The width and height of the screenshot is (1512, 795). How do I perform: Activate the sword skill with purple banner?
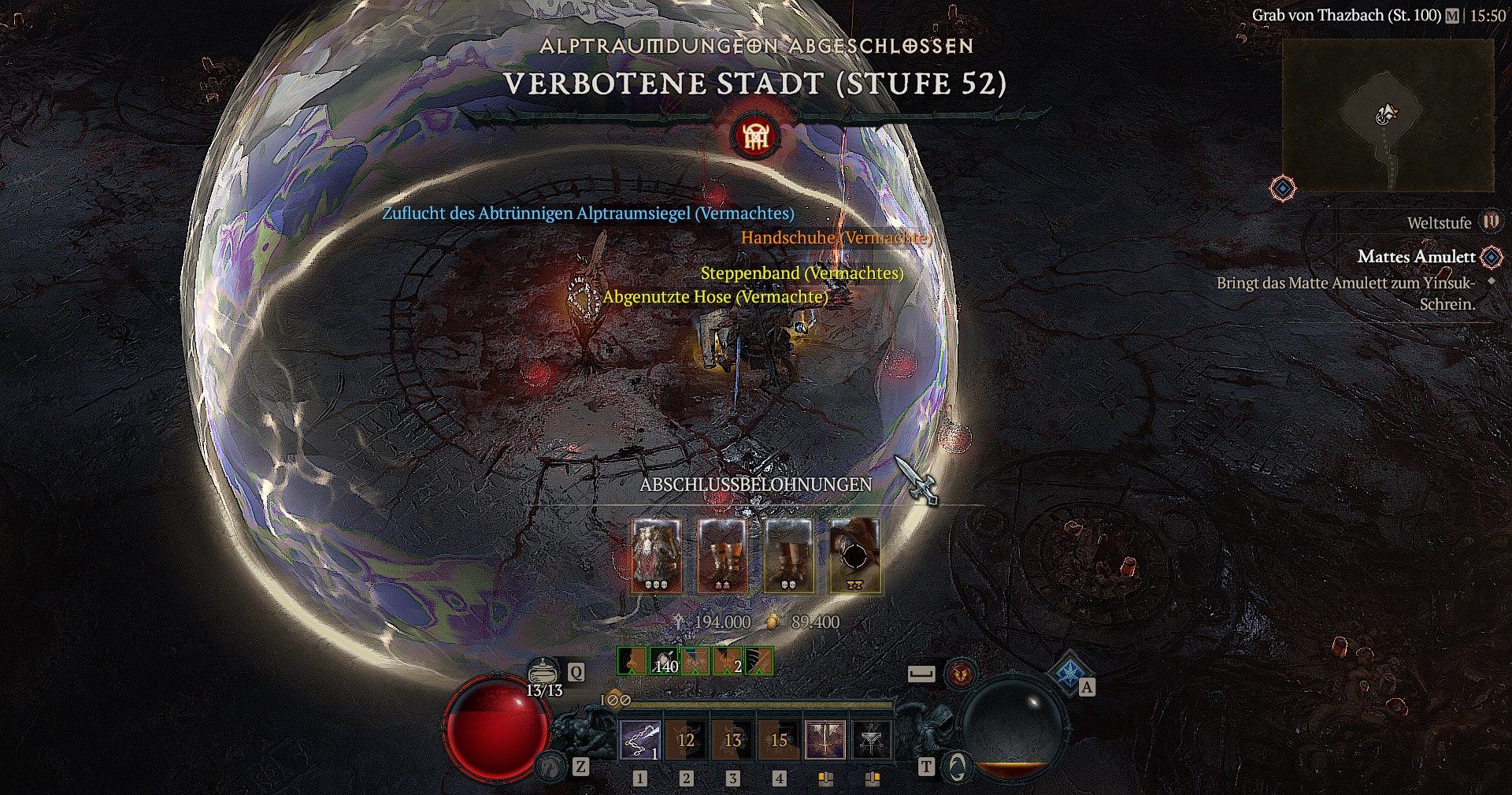[x=825, y=740]
